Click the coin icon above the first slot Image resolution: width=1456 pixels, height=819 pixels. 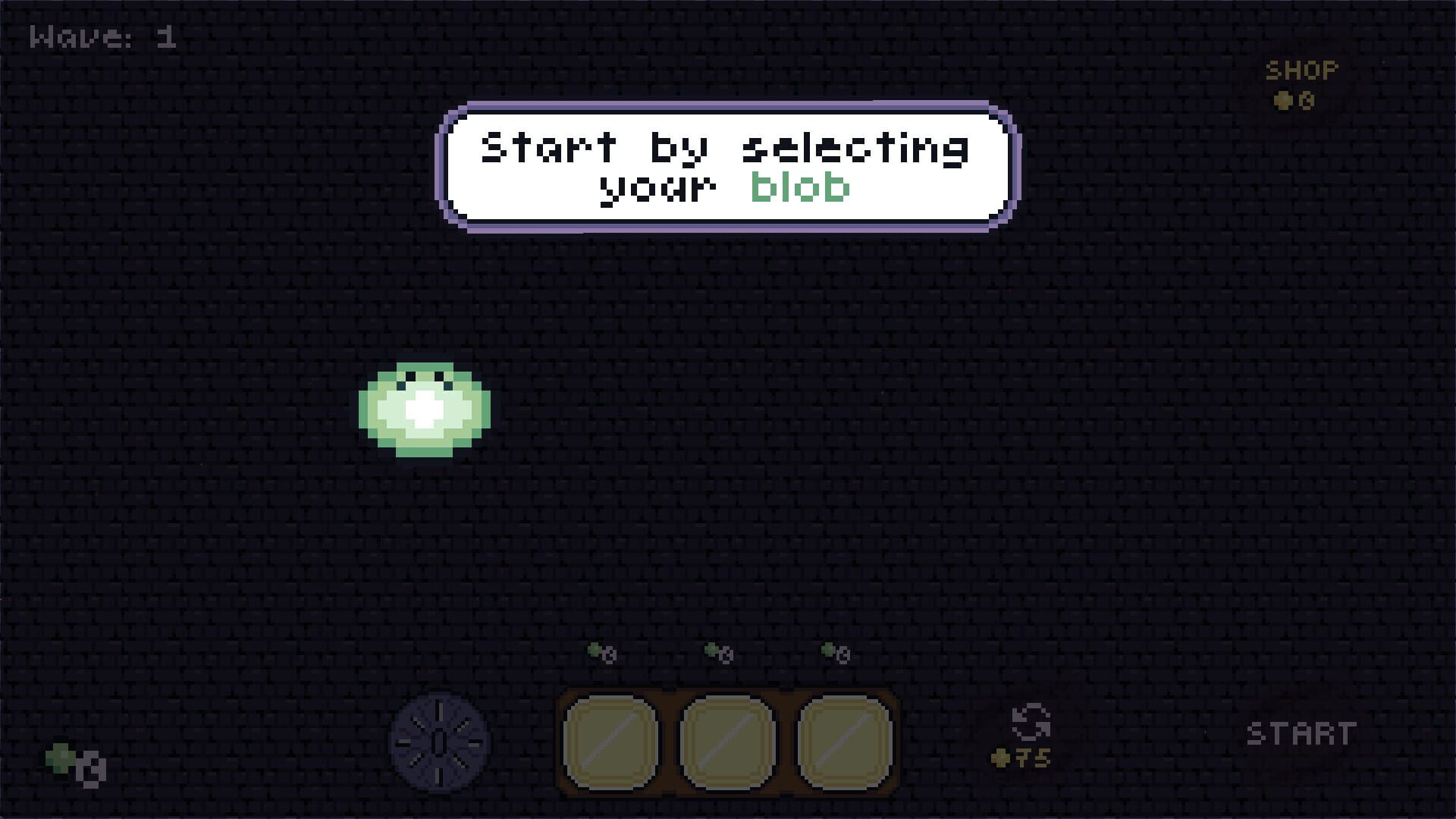click(x=601, y=651)
